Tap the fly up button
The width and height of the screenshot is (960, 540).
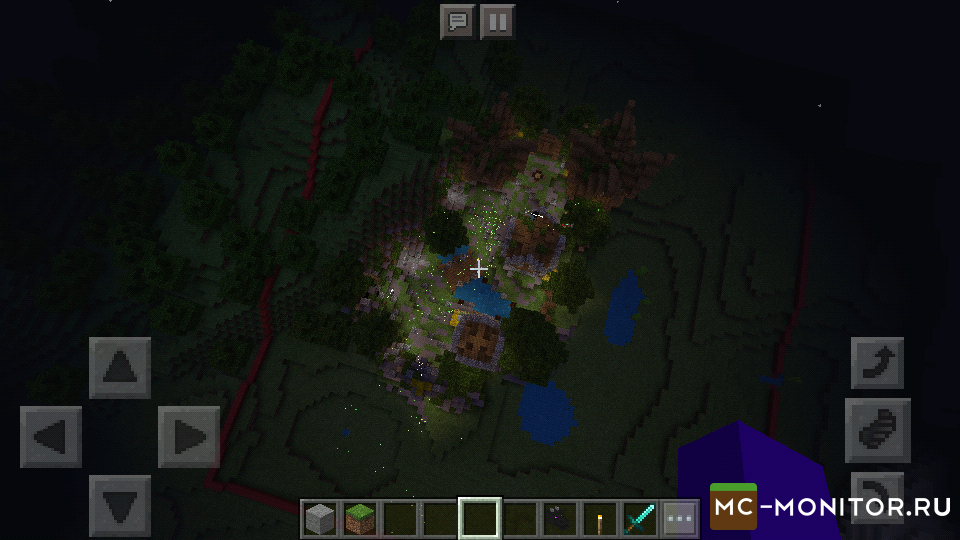click(x=877, y=362)
